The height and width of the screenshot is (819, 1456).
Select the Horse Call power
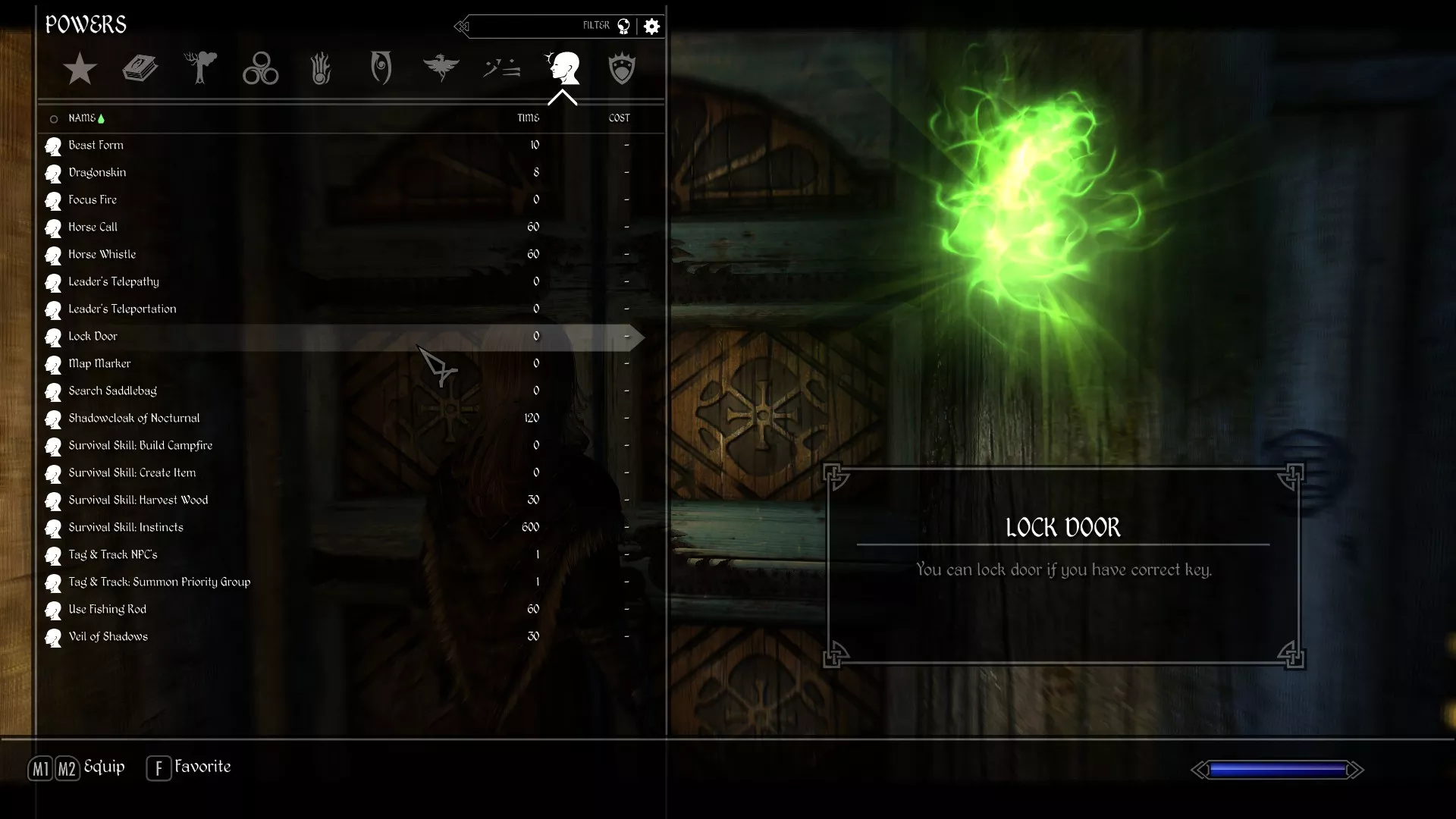[x=93, y=227]
